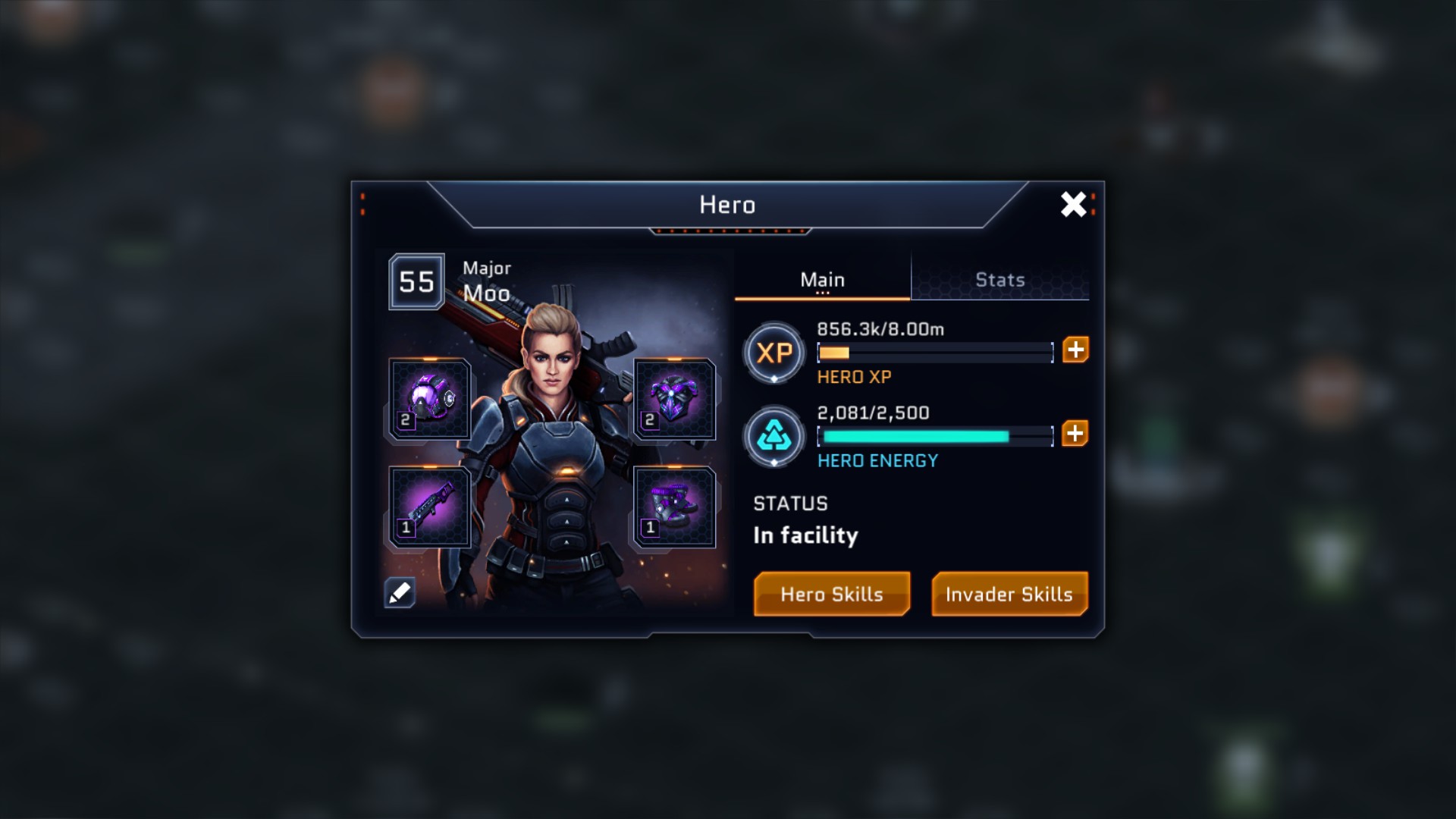The width and height of the screenshot is (1456, 819).
Task: Open Invader Skills
Action: 1009,594
